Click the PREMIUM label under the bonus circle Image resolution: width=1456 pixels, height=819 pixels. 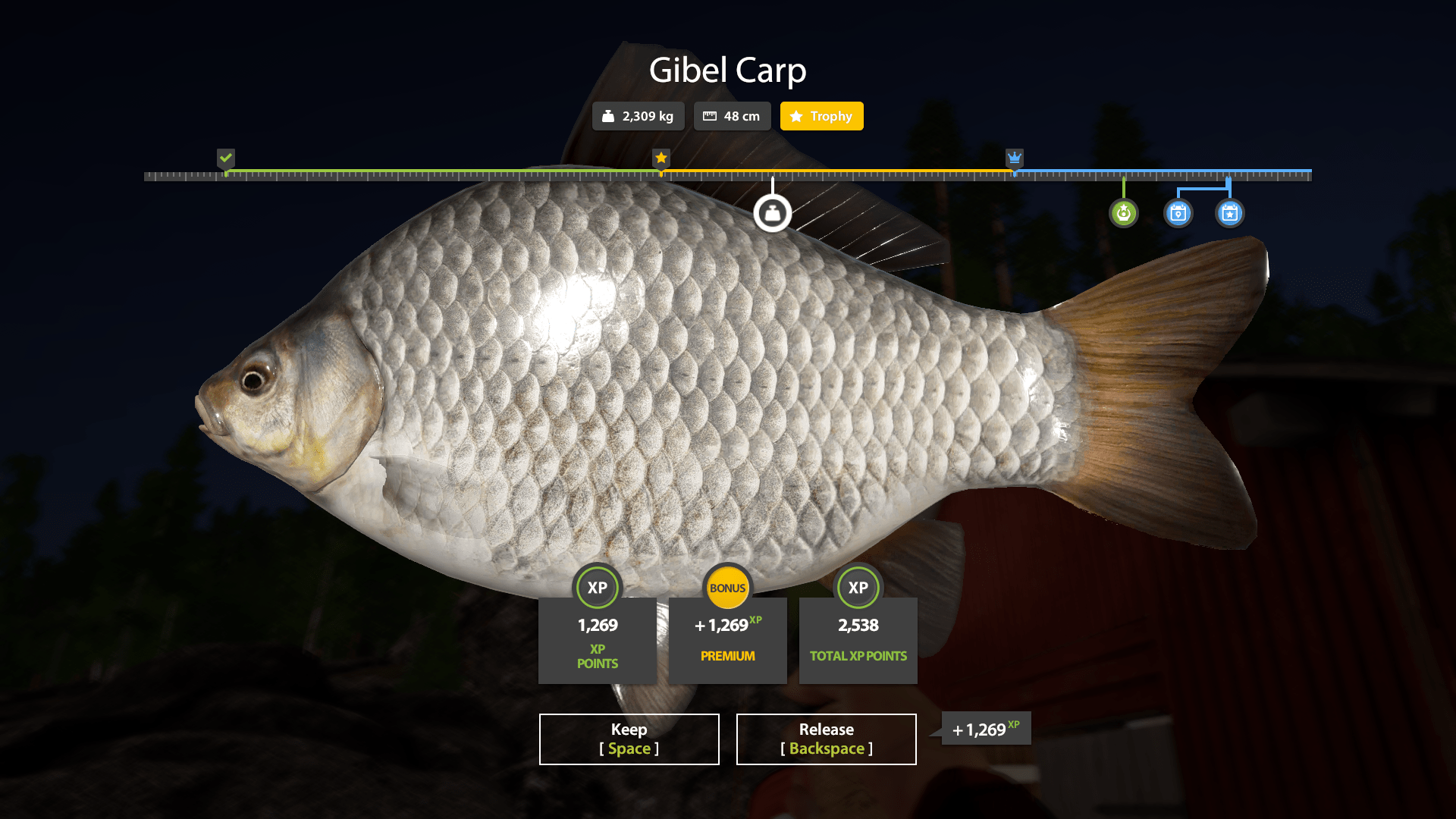pyautogui.click(x=727, y=655)
